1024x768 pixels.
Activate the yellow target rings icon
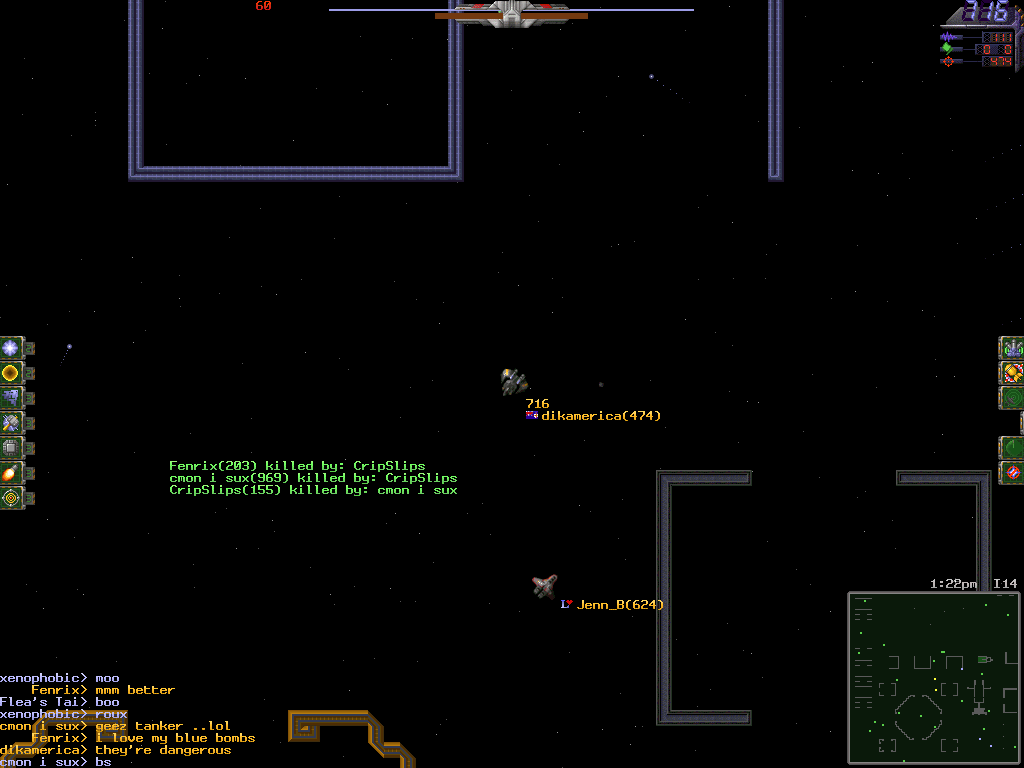11,497
